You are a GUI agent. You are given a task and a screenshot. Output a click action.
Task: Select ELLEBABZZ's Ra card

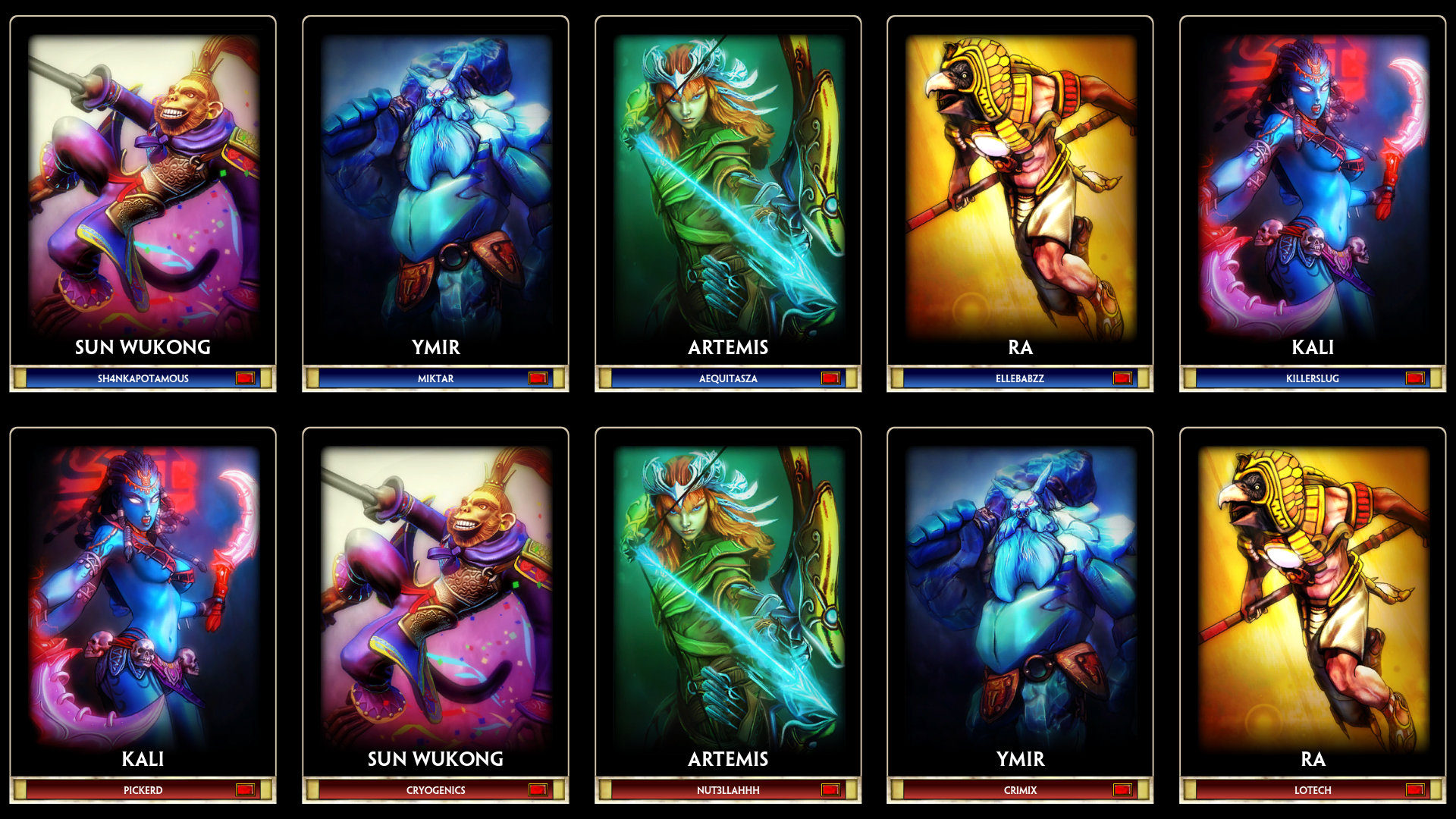(1020, 190)
